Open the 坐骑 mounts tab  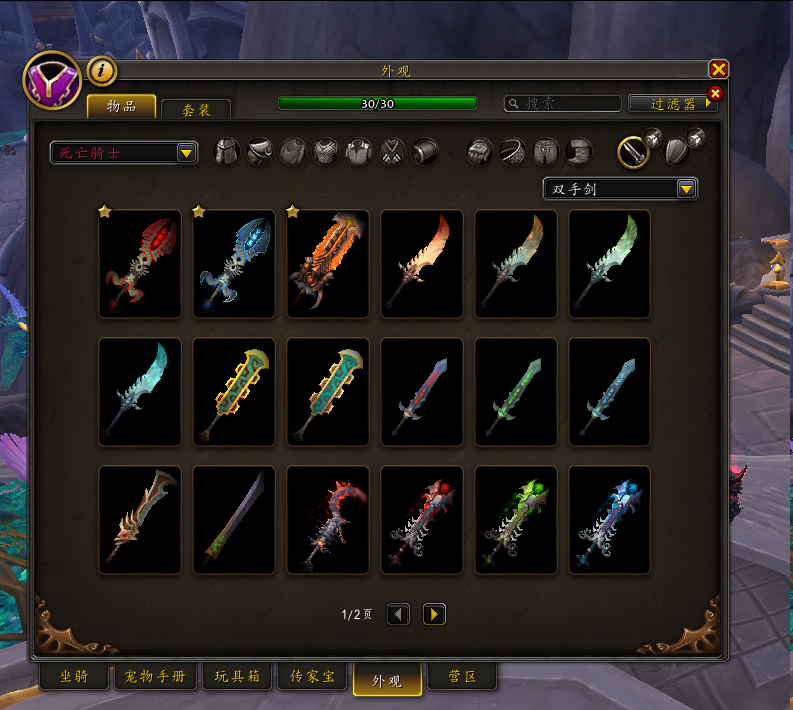click(74, 677)
